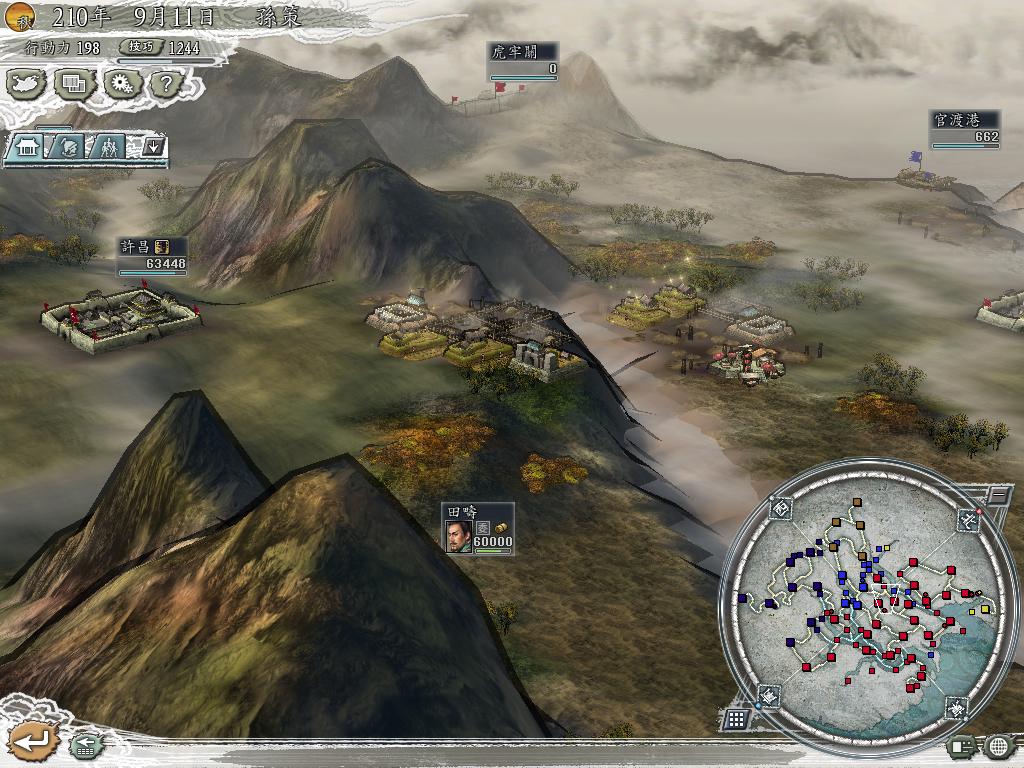The image size is (1024, 768).
Task: Toggle the grid button beside the minimap
Action: [x=735, y=719]
